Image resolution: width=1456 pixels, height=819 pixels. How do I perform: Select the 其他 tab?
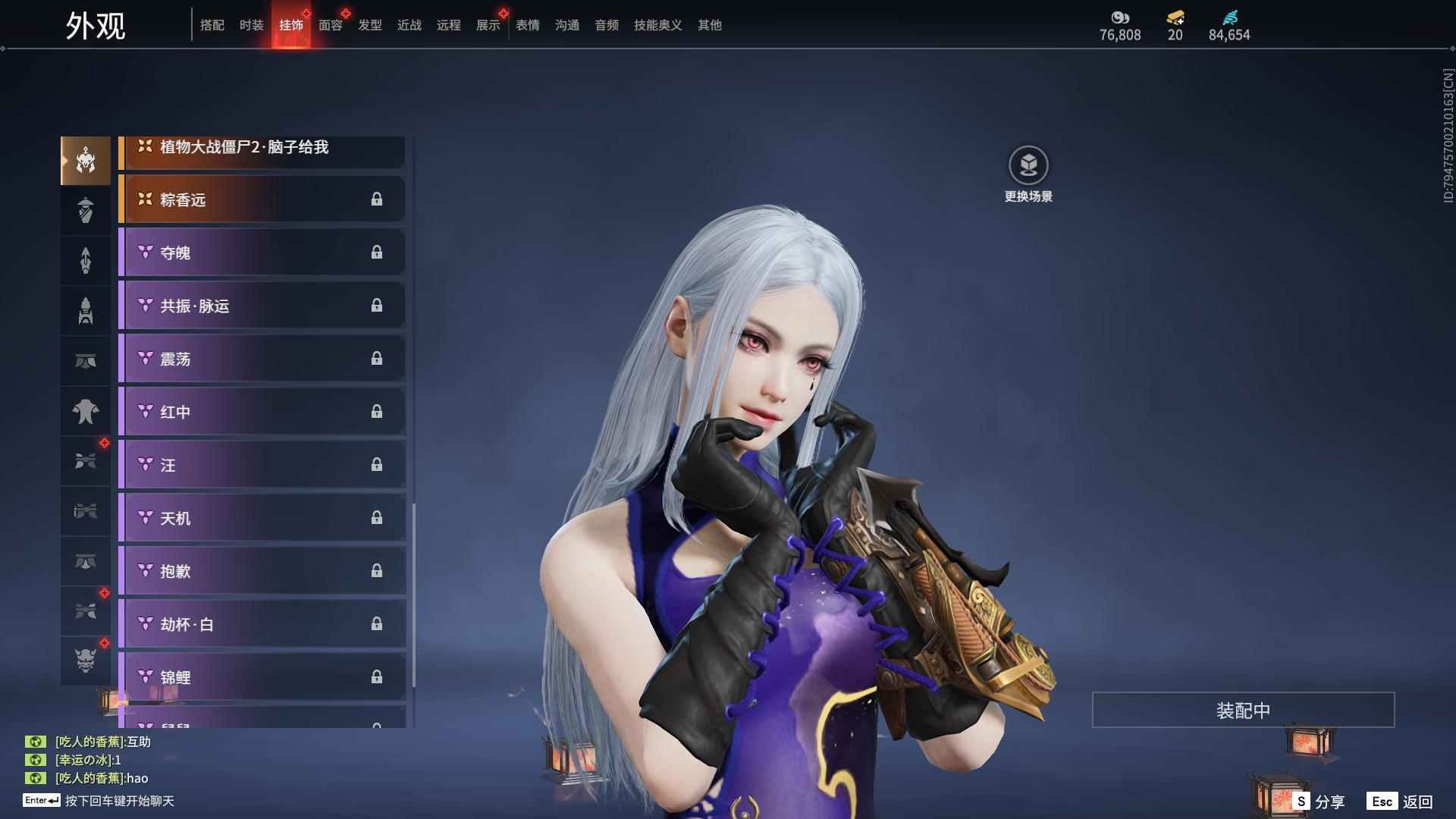[x=710, y=25]
